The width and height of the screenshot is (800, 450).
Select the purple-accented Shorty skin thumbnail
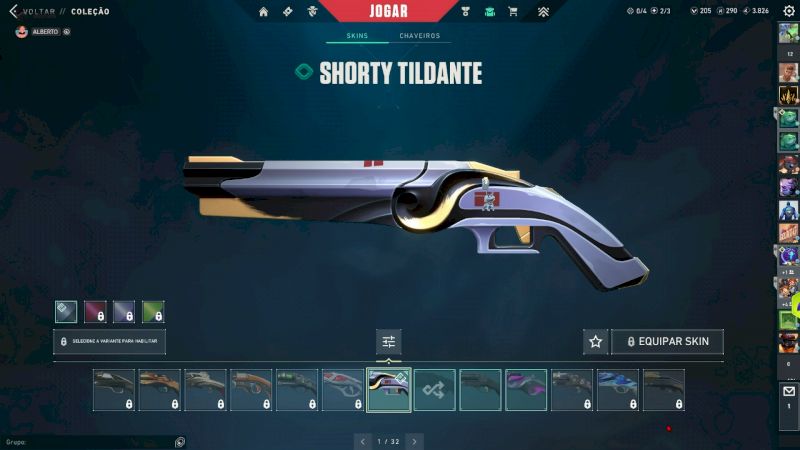point(526,390)
